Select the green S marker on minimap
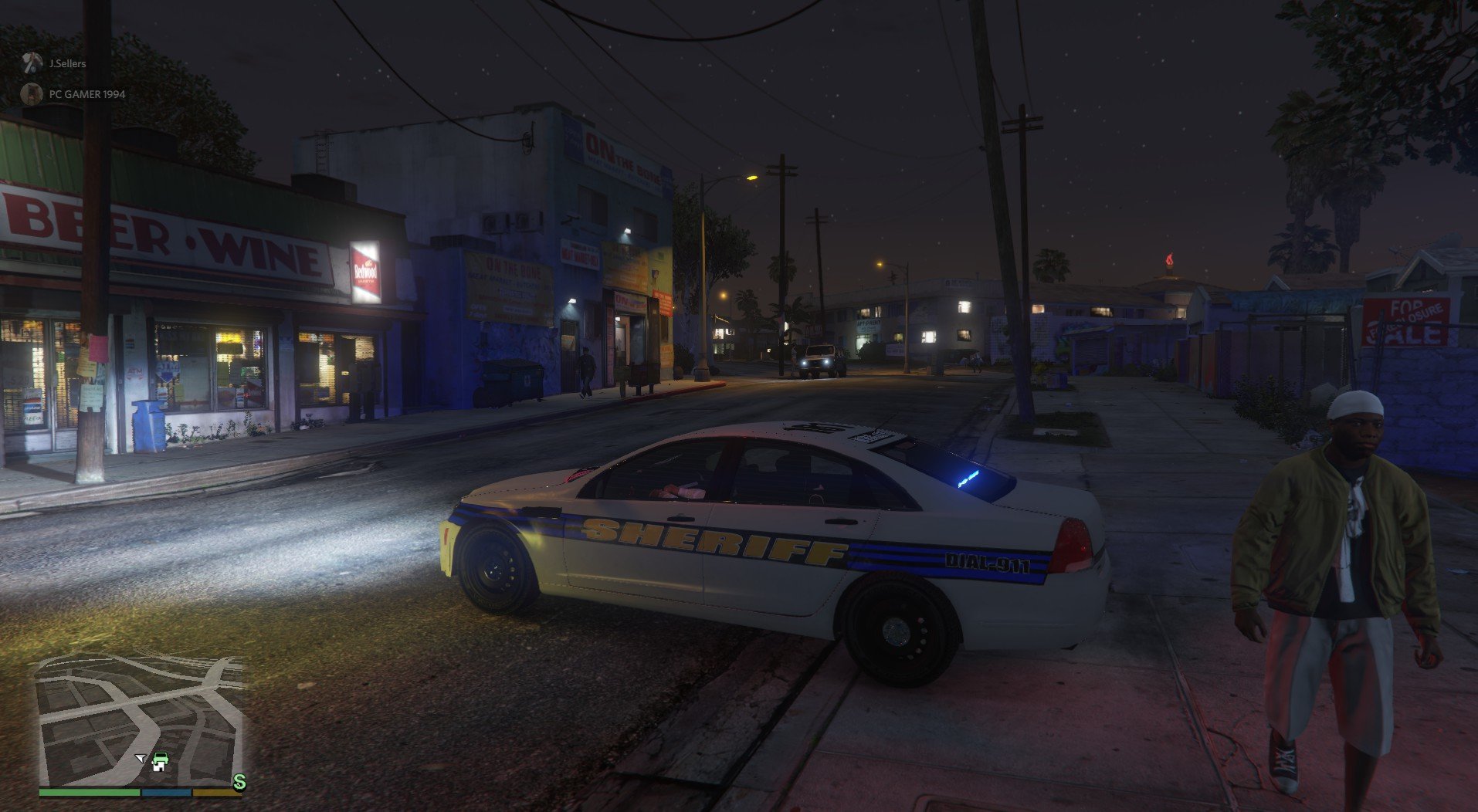Image resolution: width=1478 pixels, height=812 pixels. click(239, 783)
